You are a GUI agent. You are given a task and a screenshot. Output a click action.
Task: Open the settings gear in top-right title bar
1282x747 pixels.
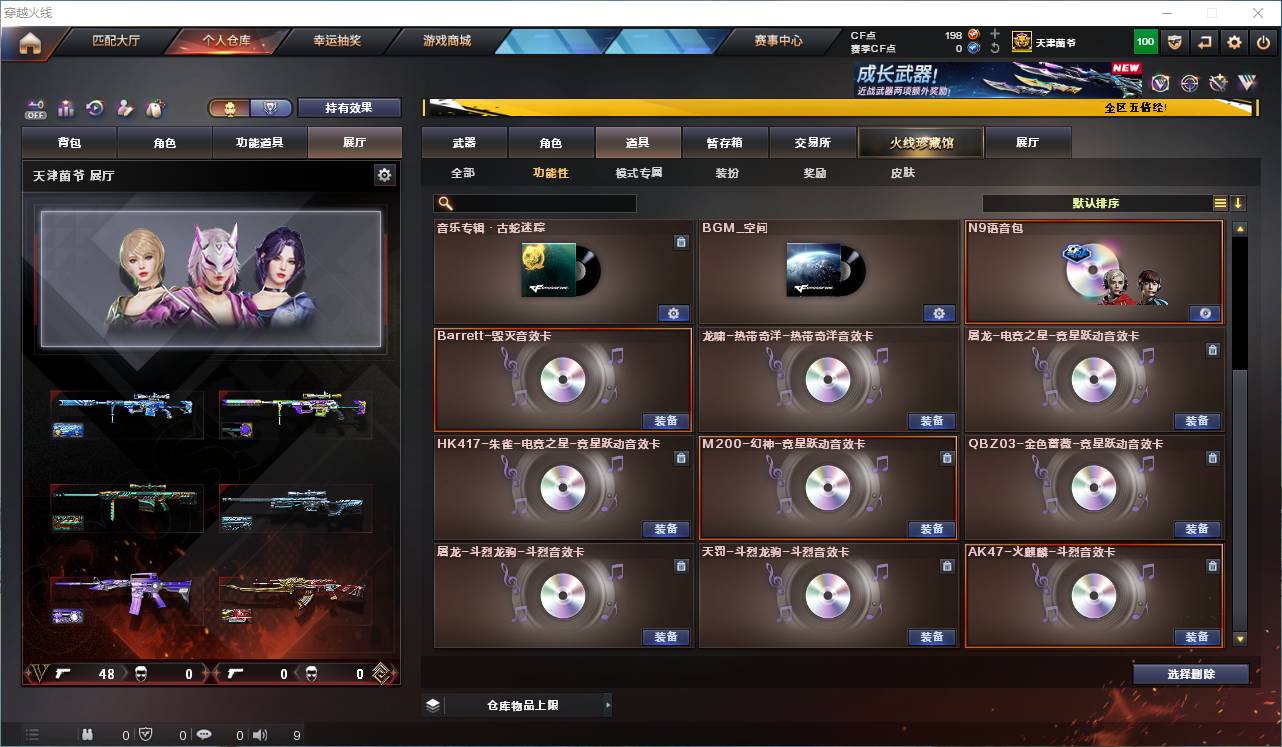click(x=1233, y=41)
